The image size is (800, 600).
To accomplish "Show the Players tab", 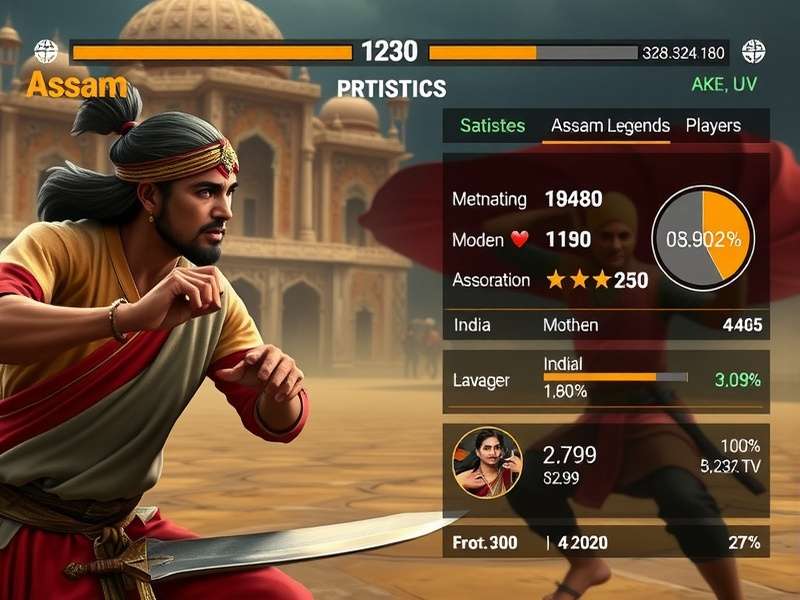I will 713,126.
